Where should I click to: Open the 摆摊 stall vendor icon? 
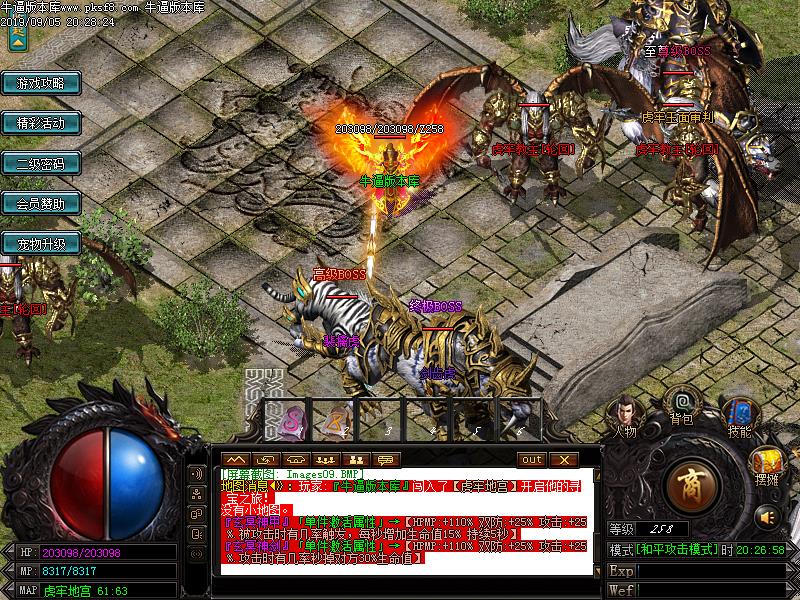coord(767,465)
